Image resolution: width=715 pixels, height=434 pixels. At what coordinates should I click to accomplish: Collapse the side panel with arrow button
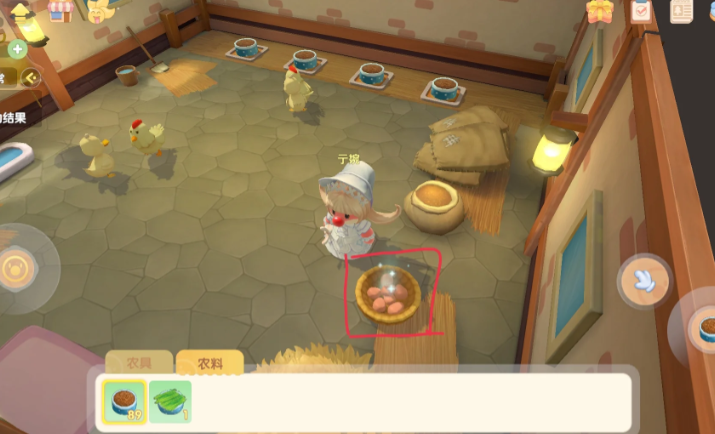[x=31, y=76]
